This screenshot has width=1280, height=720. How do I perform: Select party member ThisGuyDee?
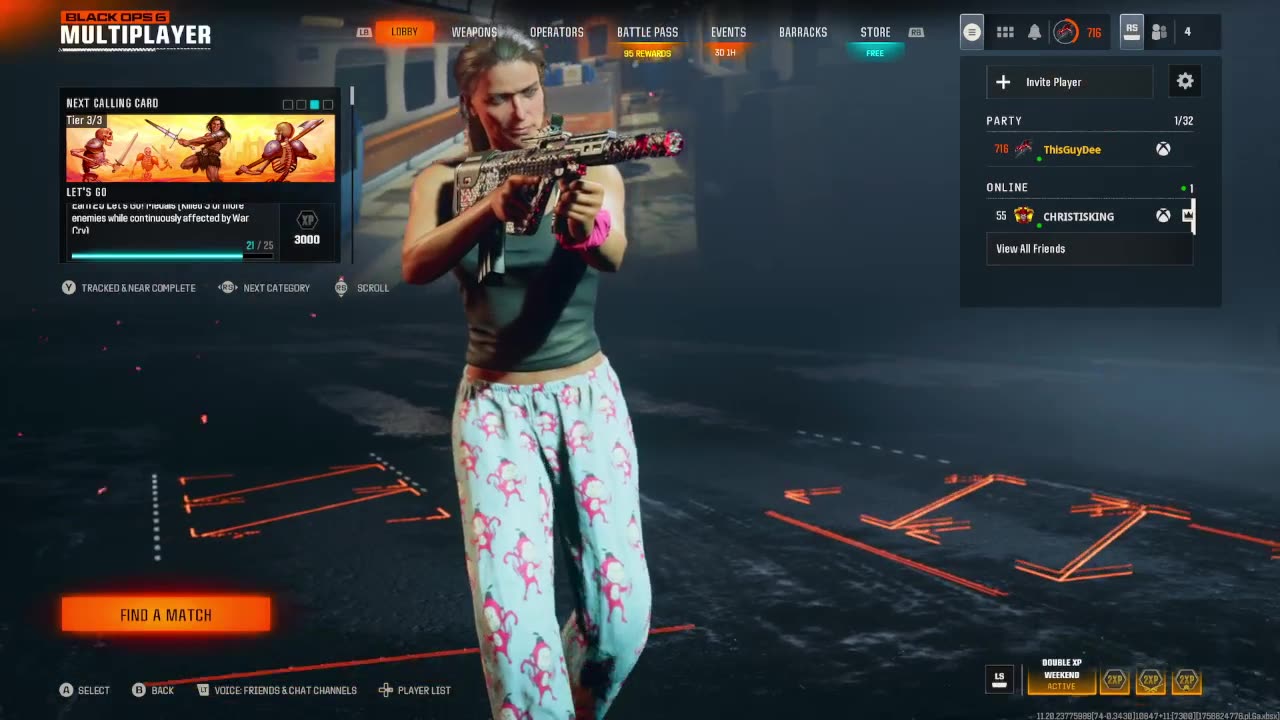1072,150
